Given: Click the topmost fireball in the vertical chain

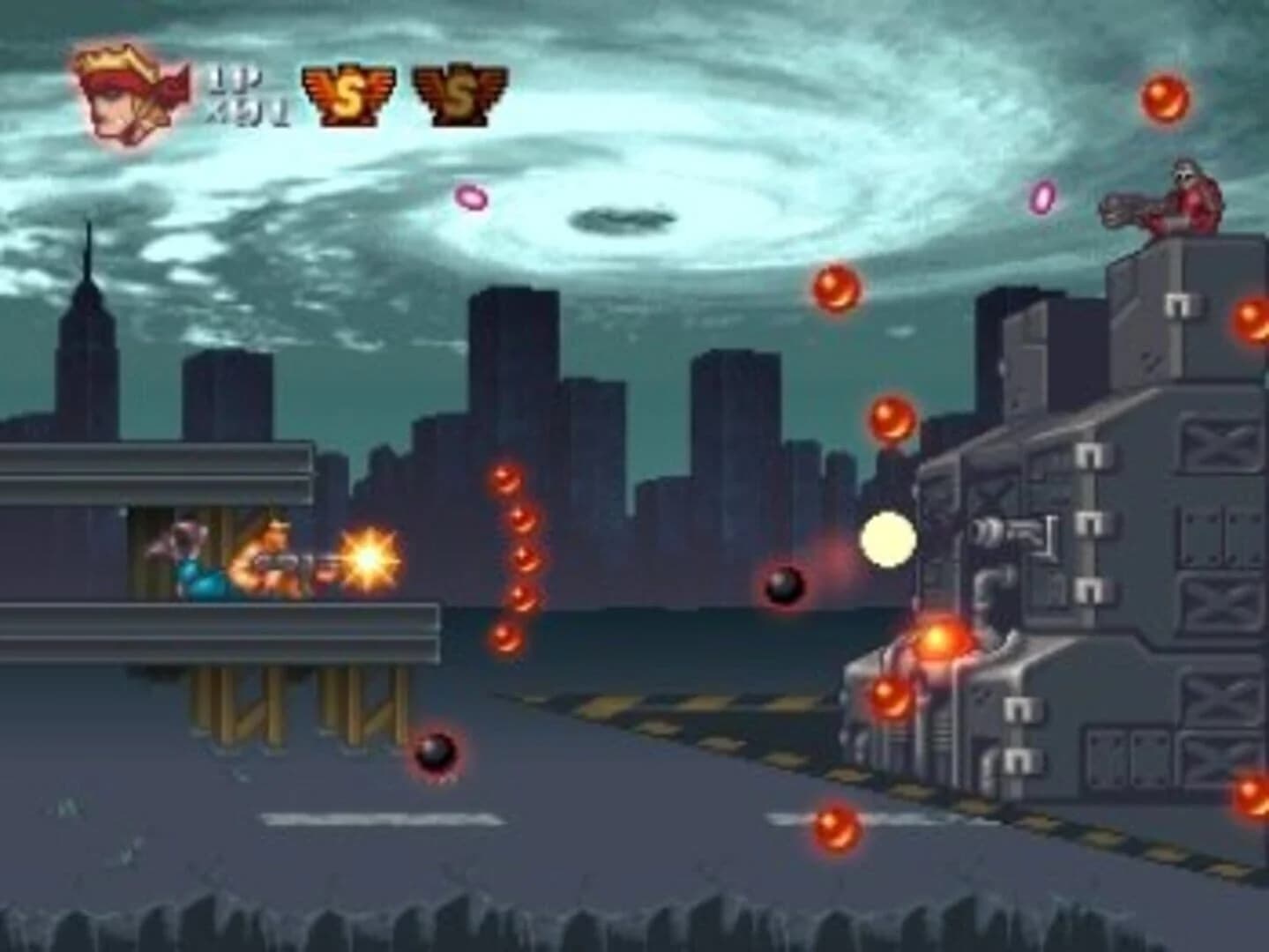Looking at the screenshot, I should 505,480.
